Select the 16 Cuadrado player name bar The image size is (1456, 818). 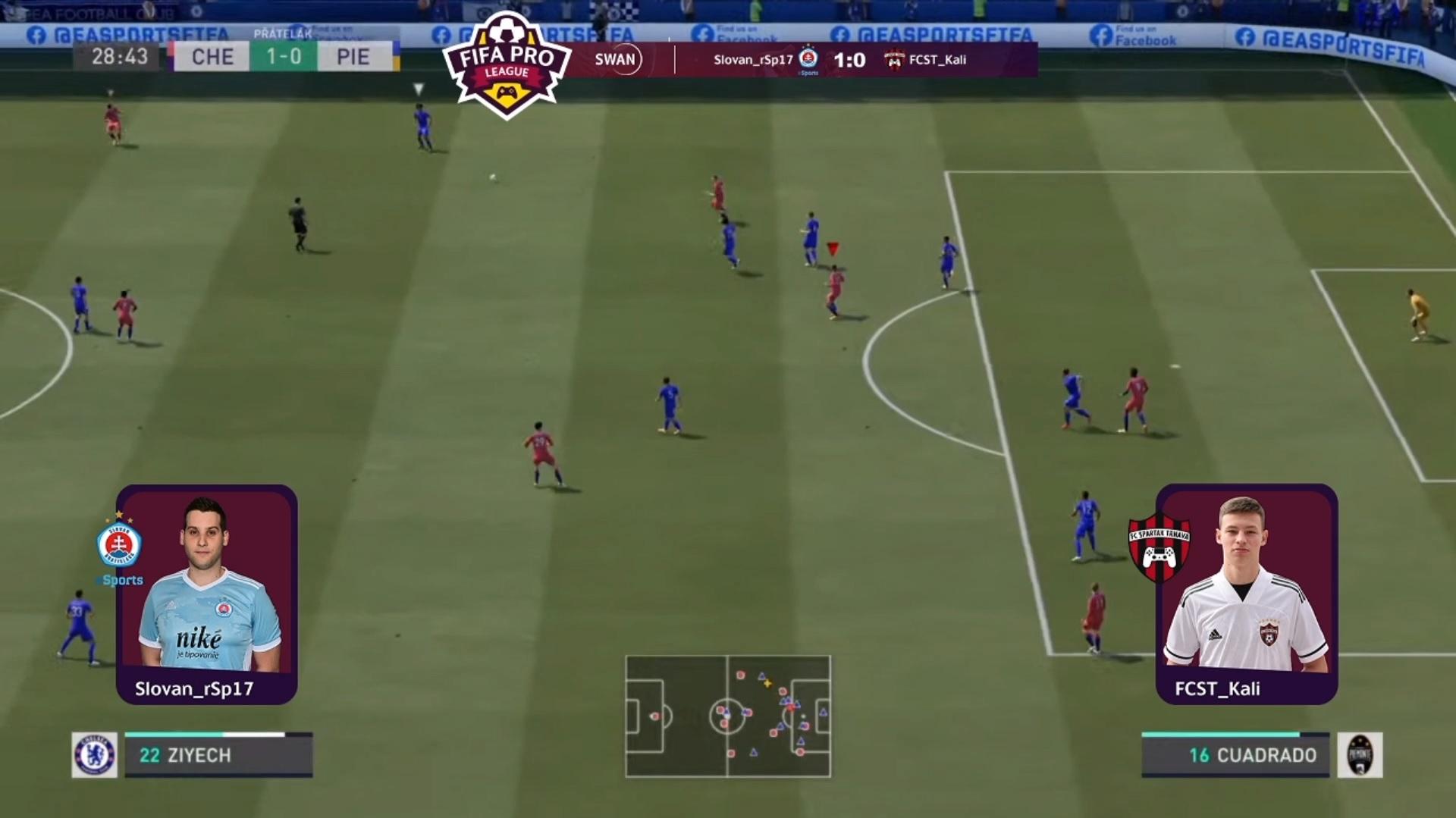[1235, 755]
